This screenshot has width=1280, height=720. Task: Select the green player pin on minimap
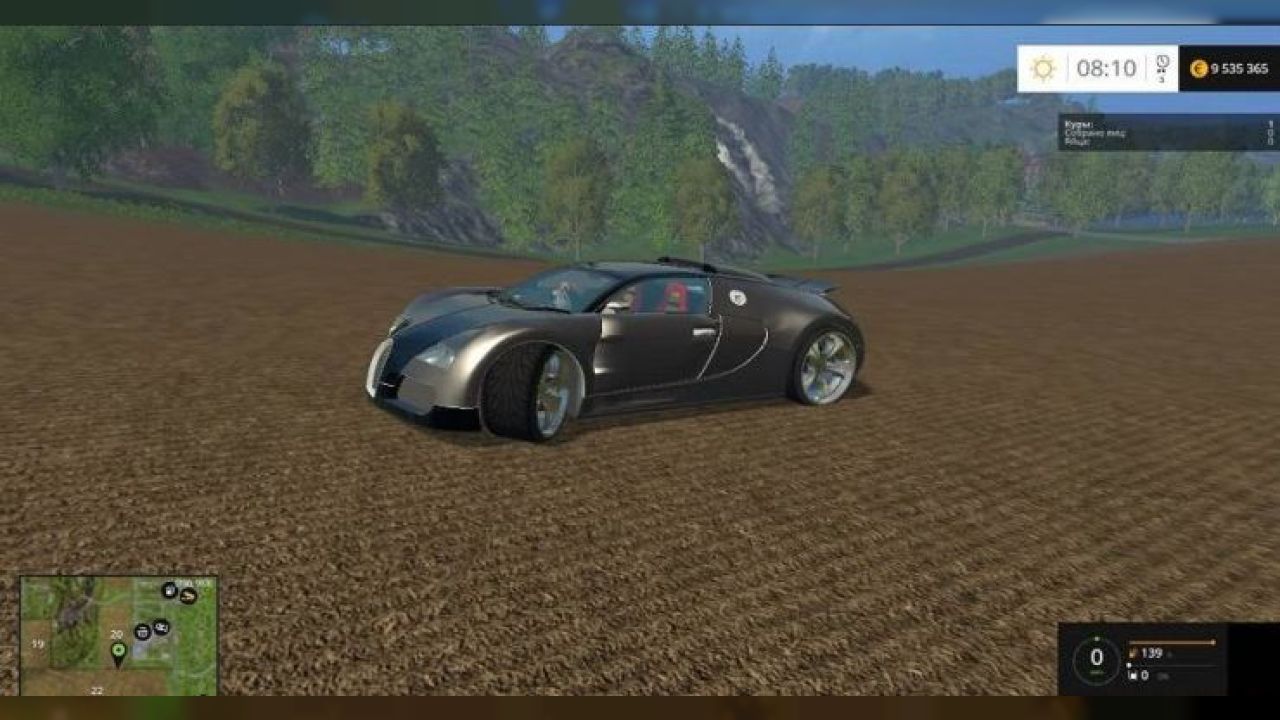click(118, 653)
